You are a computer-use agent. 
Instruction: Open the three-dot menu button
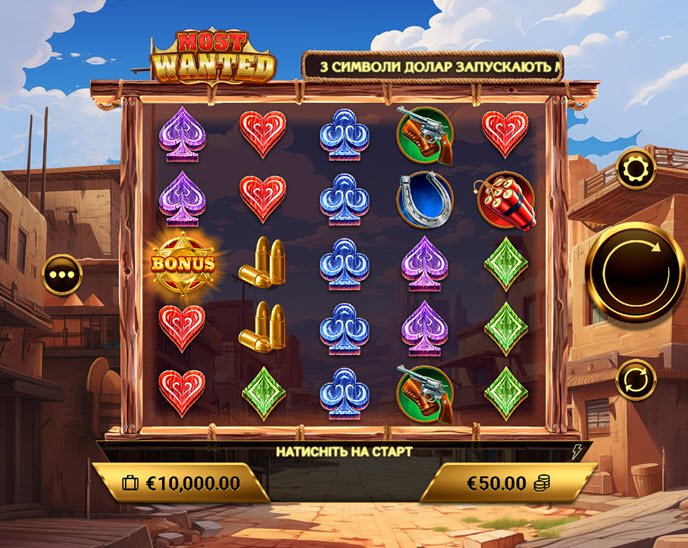[x=62, y=273]
